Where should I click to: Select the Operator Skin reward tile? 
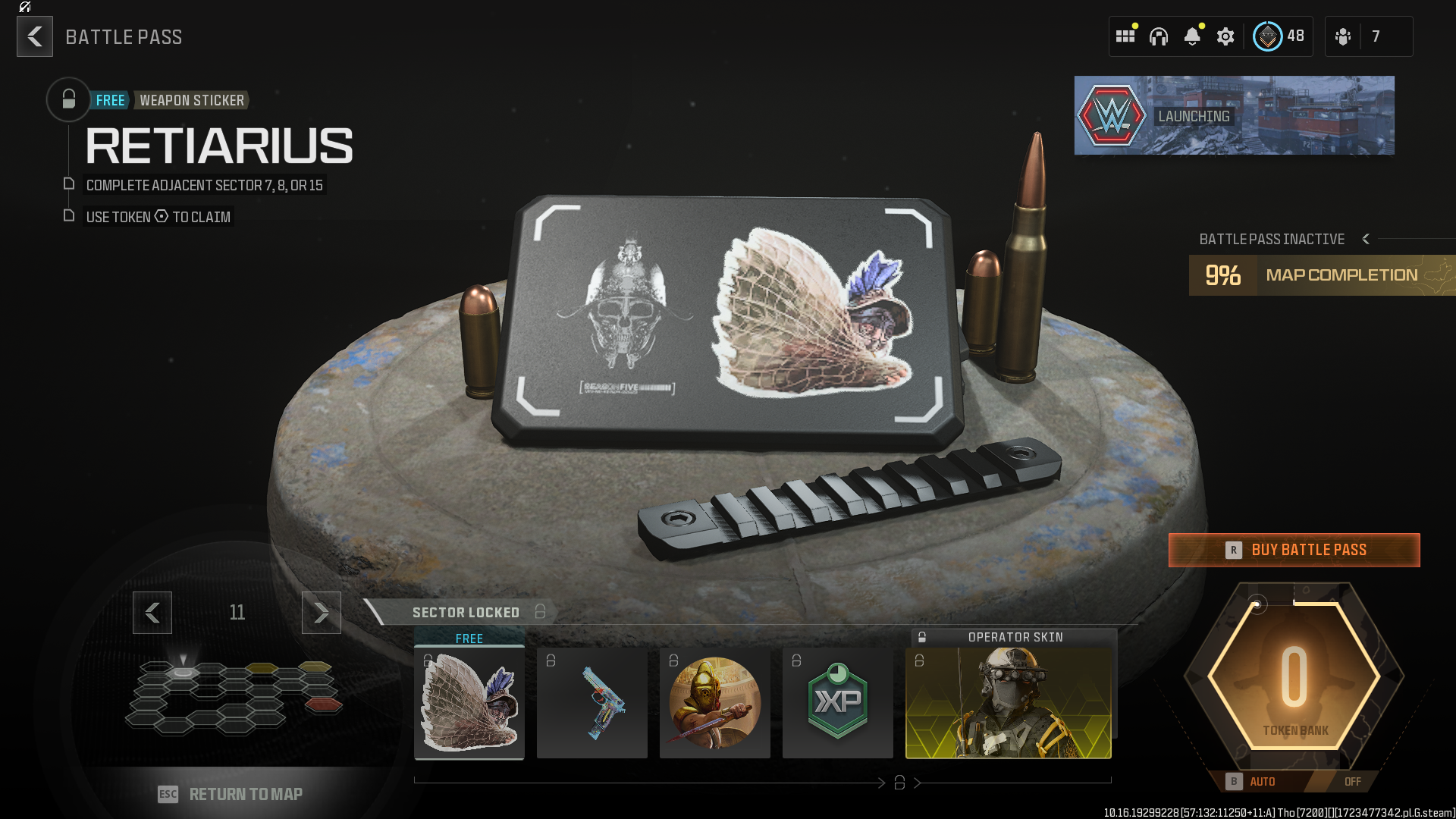1009,702
